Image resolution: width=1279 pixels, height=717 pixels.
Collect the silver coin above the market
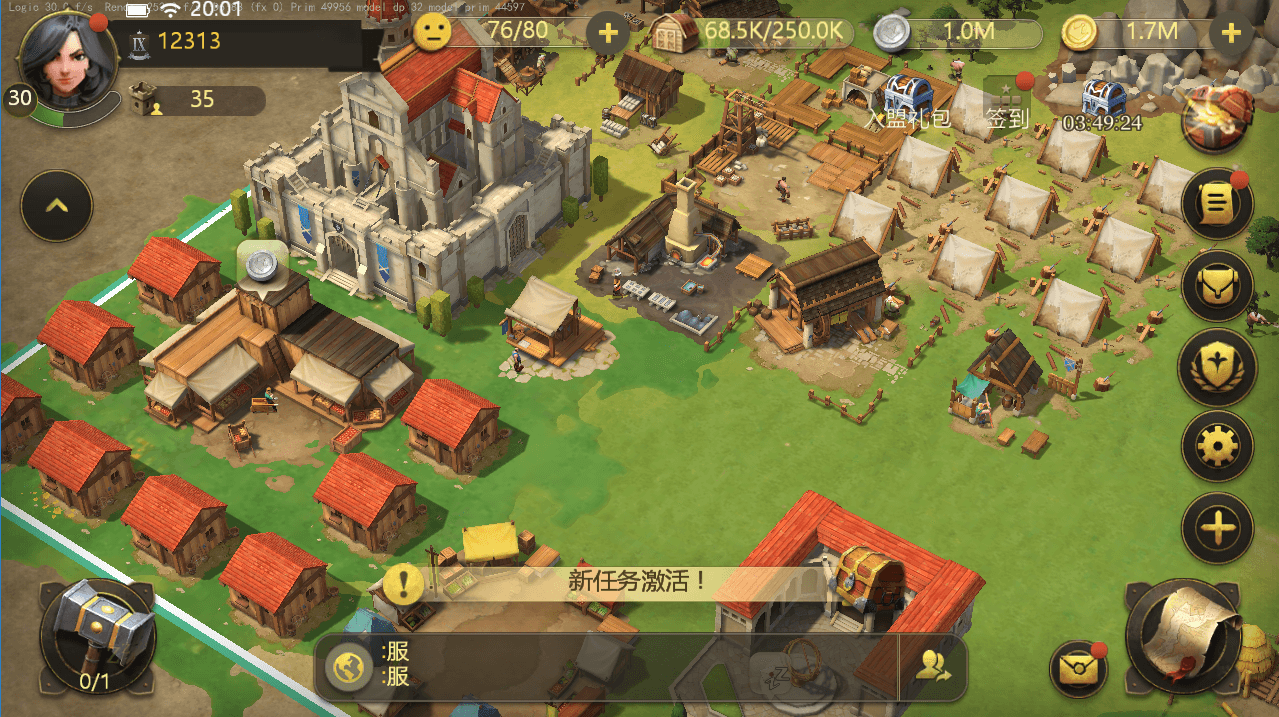(x=262, y=264)
